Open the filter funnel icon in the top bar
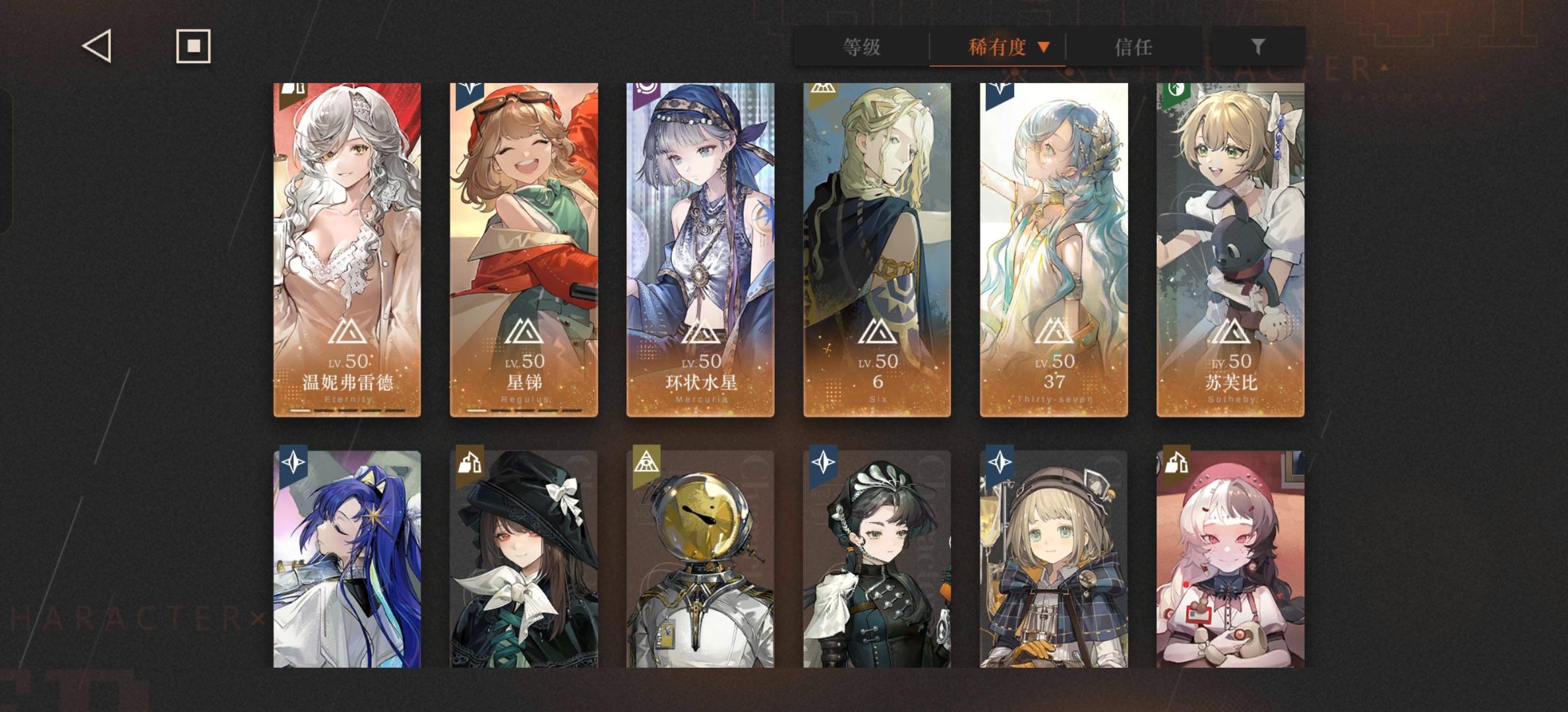Image resolution: width=1568 pixels, height=712 pixels. click(x=1259, y=46)
